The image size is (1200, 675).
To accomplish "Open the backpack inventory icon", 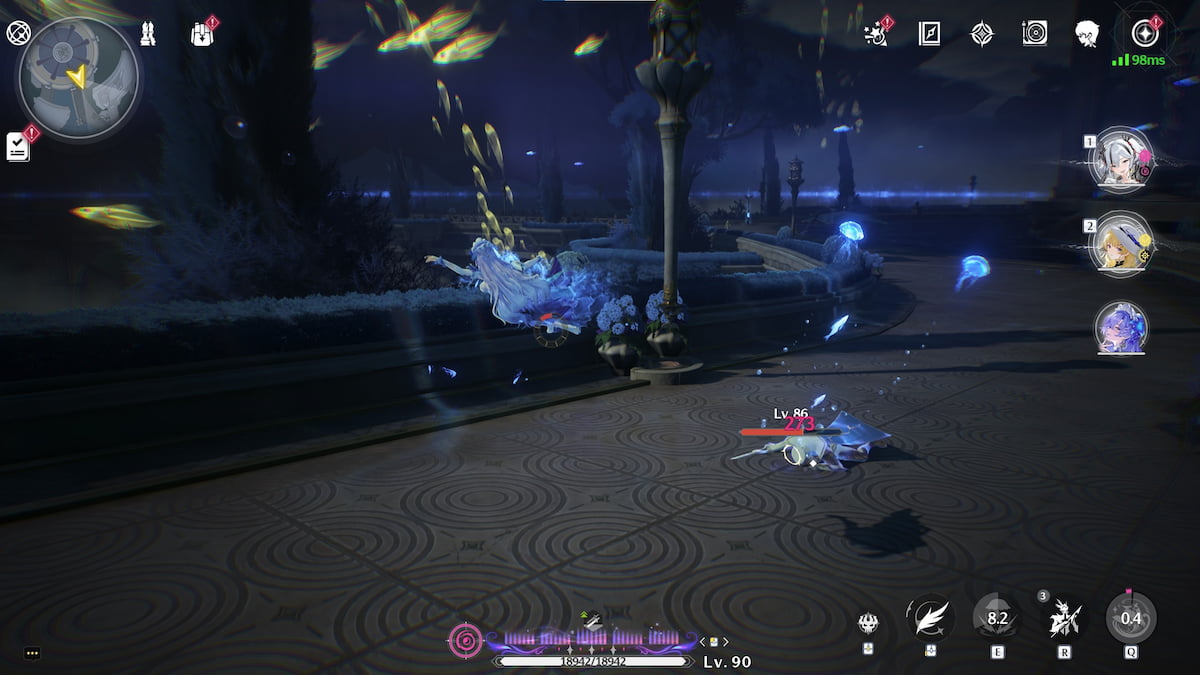I will pyautogui.click(x=202, y=34).
